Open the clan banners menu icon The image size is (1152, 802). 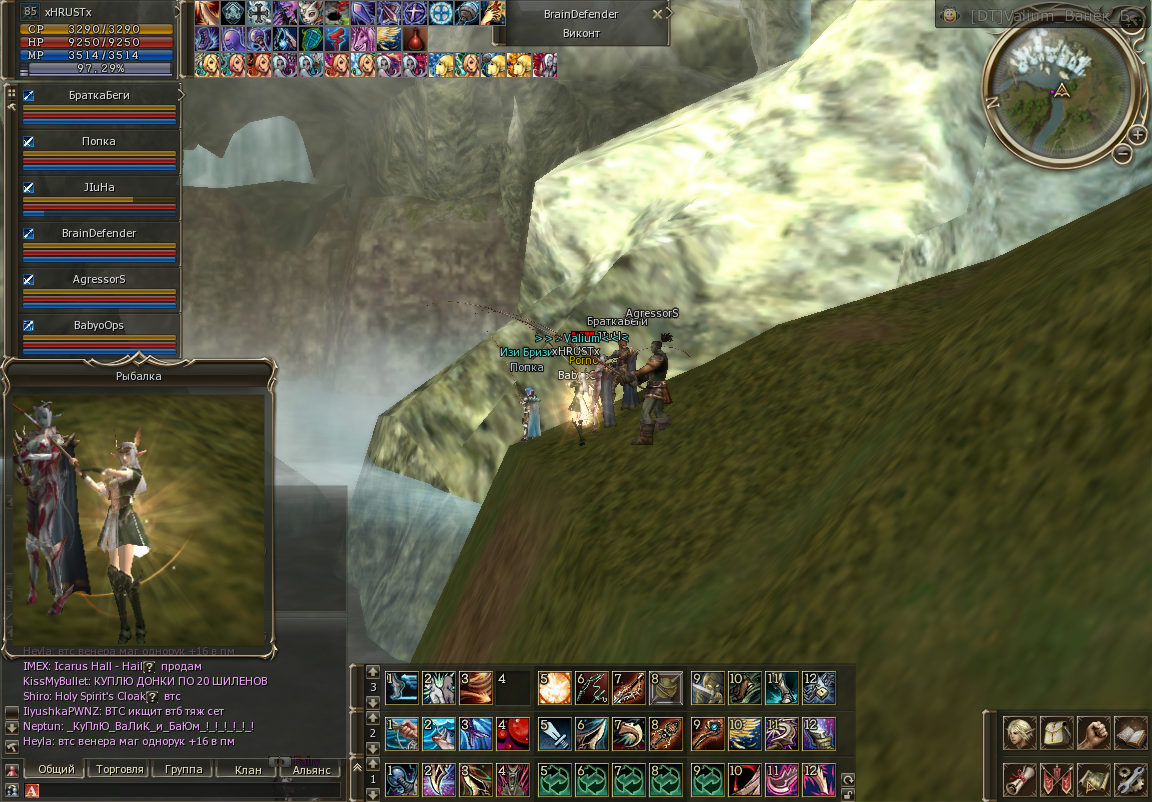[x=1057, y=777]
